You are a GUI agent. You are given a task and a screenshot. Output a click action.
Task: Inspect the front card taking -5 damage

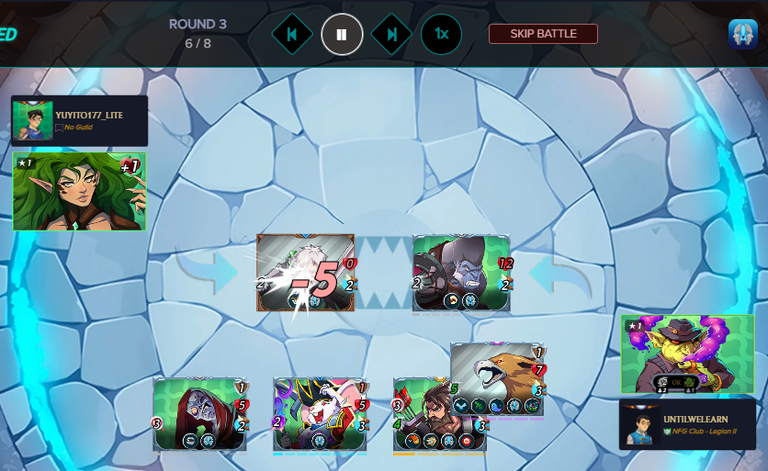306,272
